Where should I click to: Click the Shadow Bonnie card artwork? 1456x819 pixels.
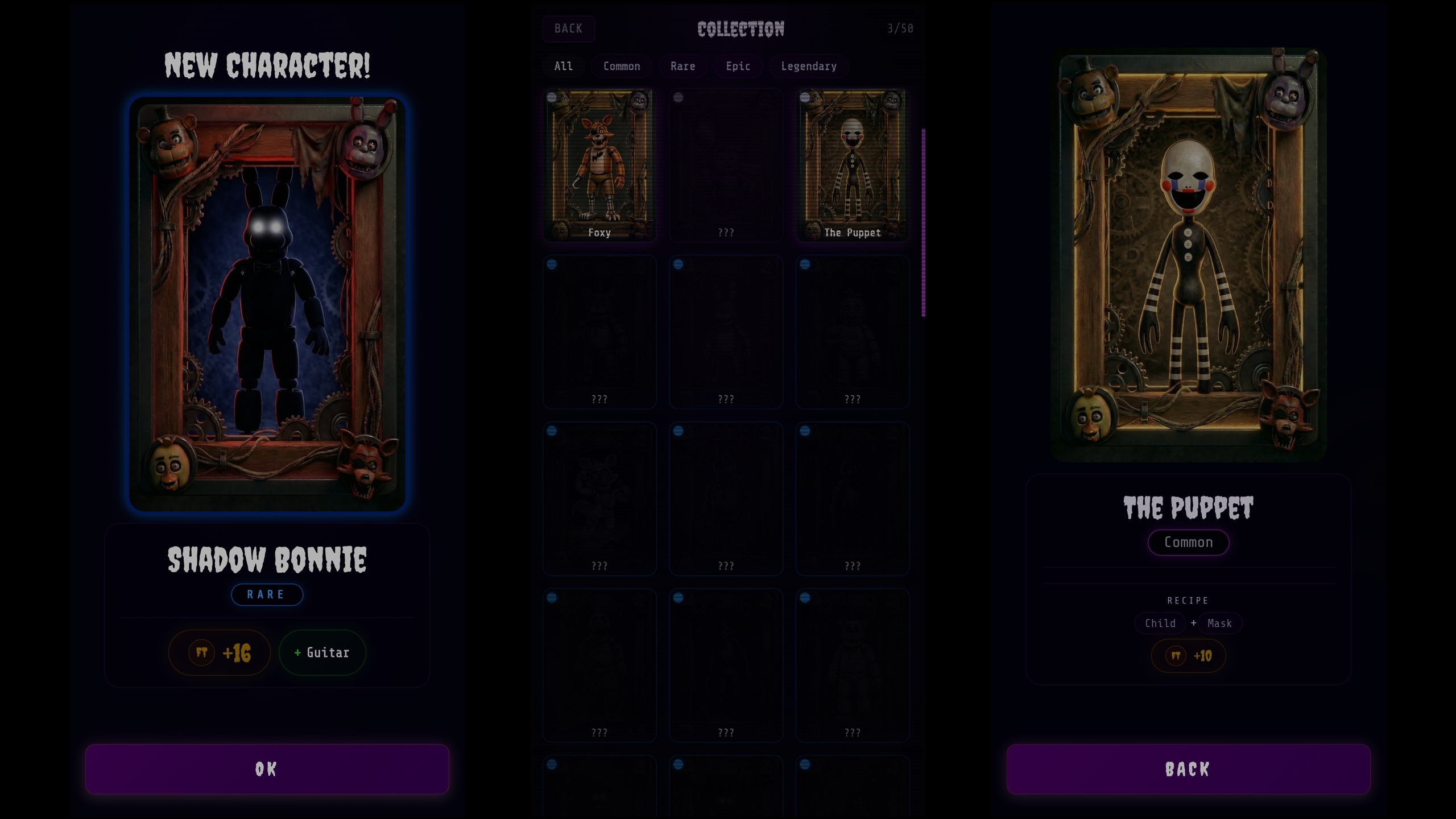point(267,304)
